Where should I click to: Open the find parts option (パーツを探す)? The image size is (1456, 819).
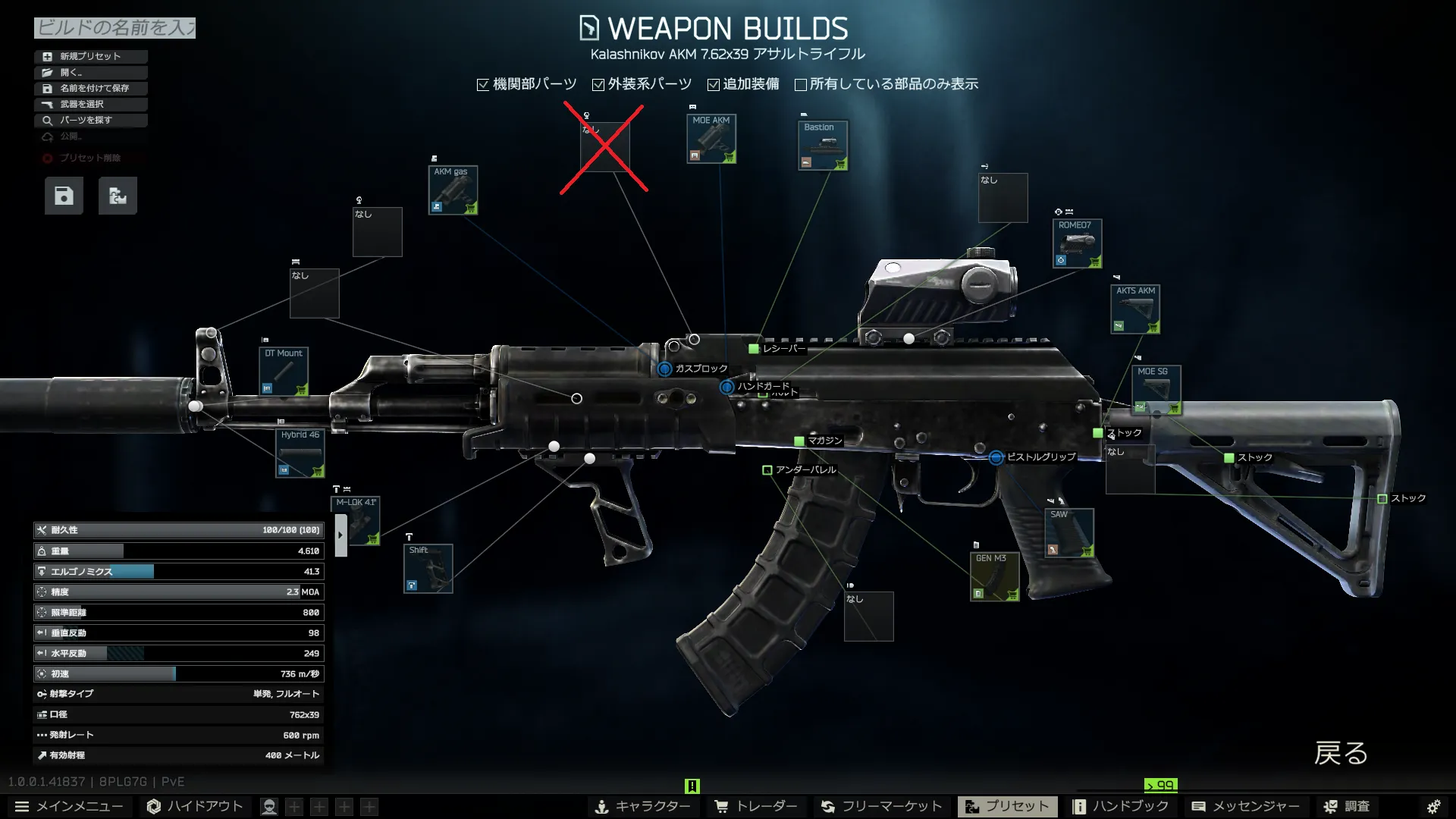[90, 120]
